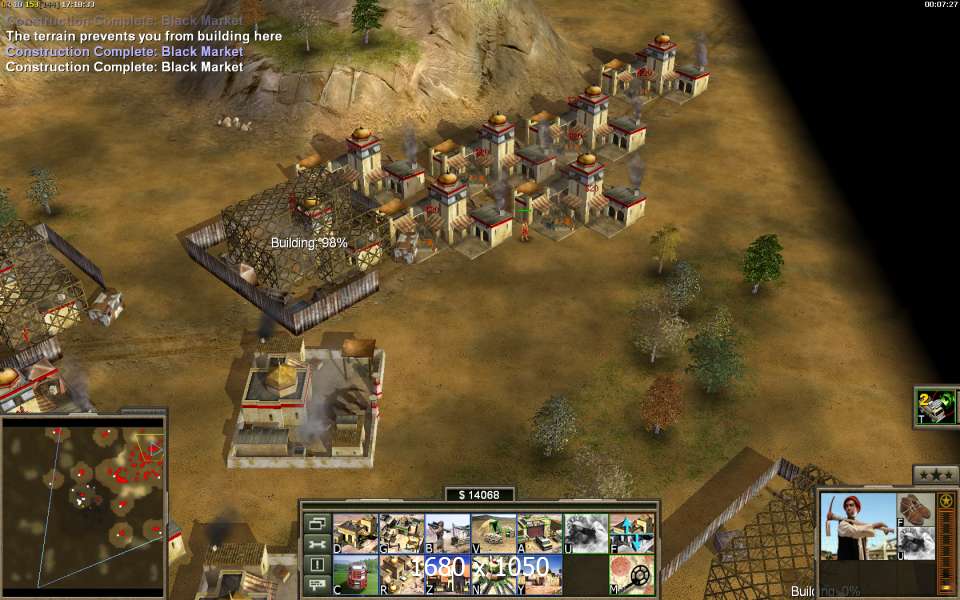The image size is (960, 600).
Task: Pick the build icon labeled A
Action: click(x=539, y=533)
